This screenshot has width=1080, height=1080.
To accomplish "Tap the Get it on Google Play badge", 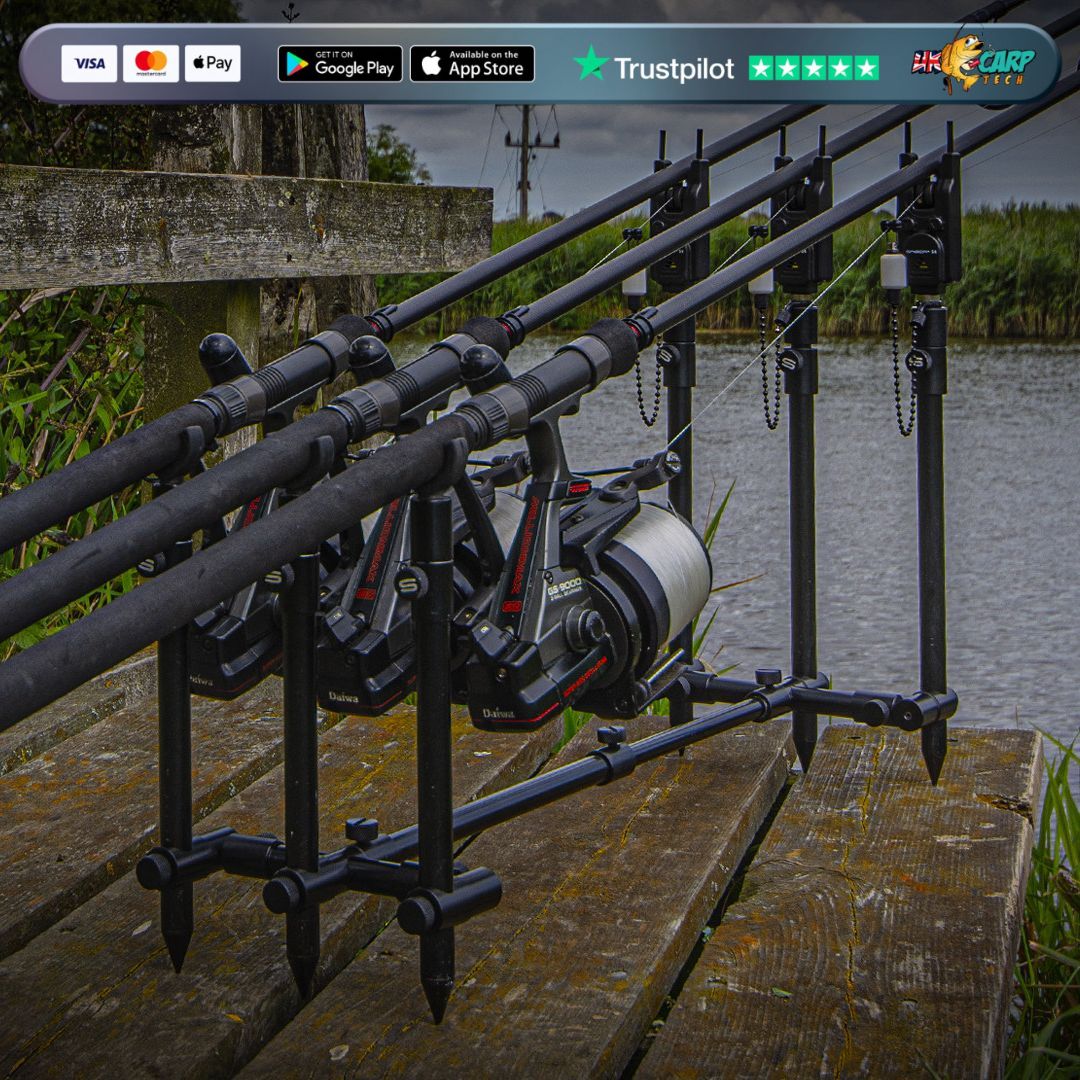I will tap(340, 64).
